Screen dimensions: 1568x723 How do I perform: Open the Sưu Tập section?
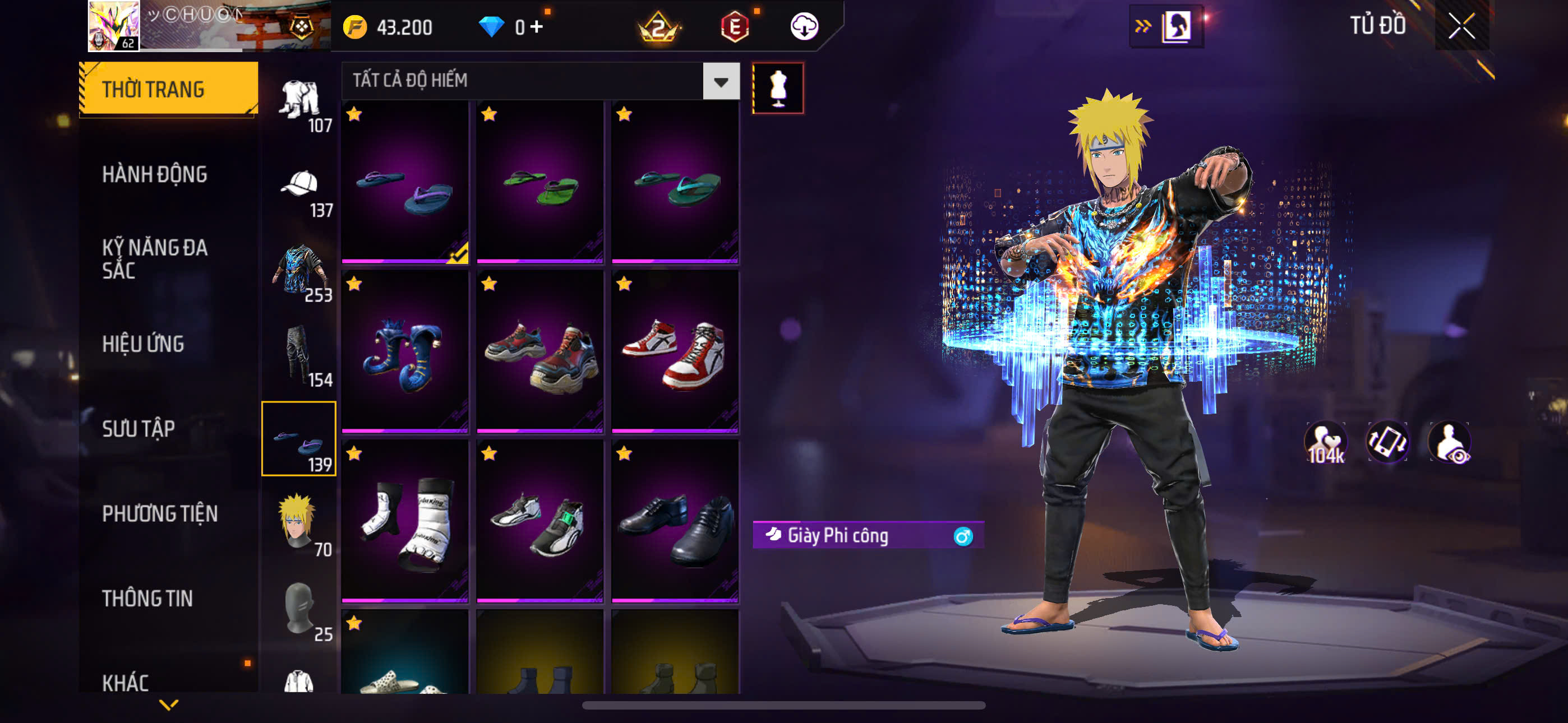(138, 429)
